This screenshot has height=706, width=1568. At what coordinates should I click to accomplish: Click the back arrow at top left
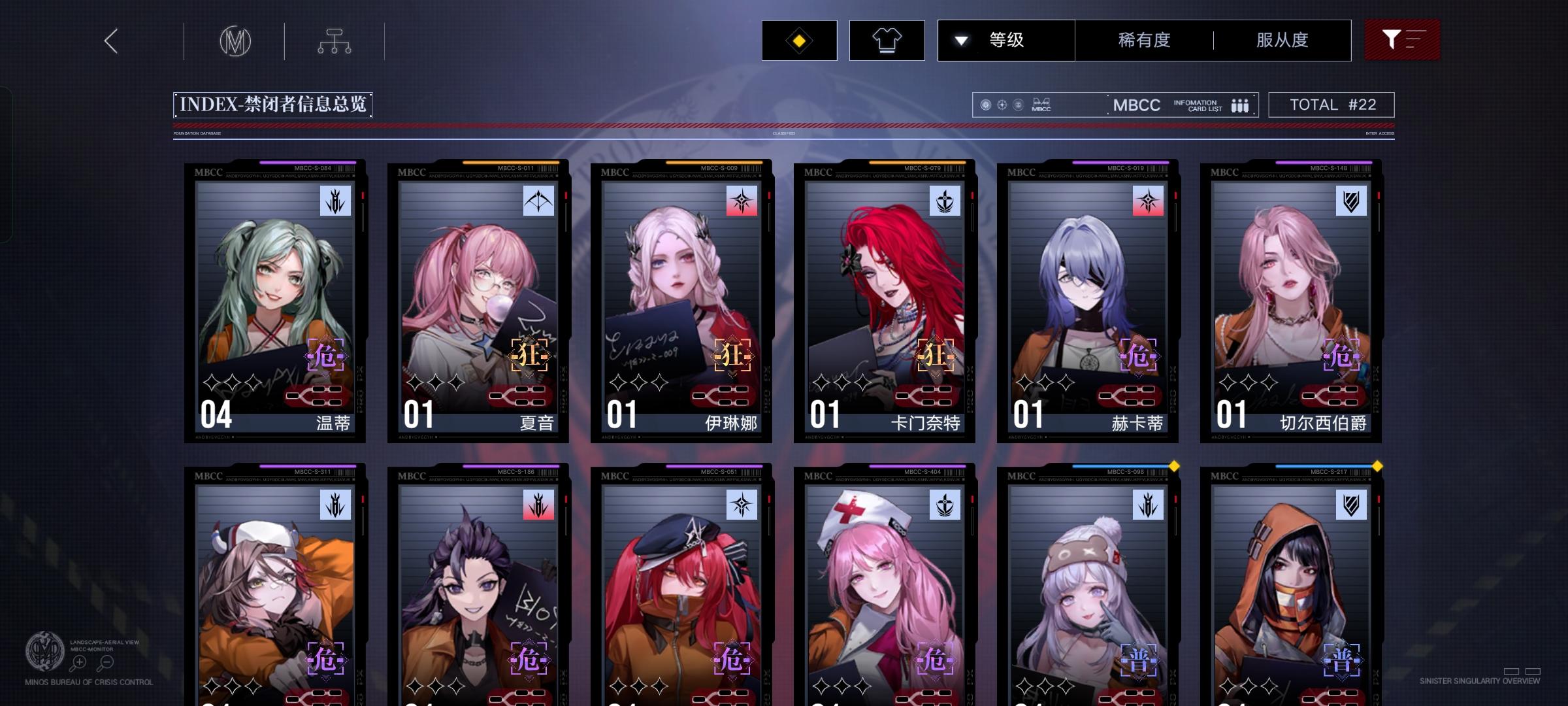pyautogui.click(x=110, y=40)
